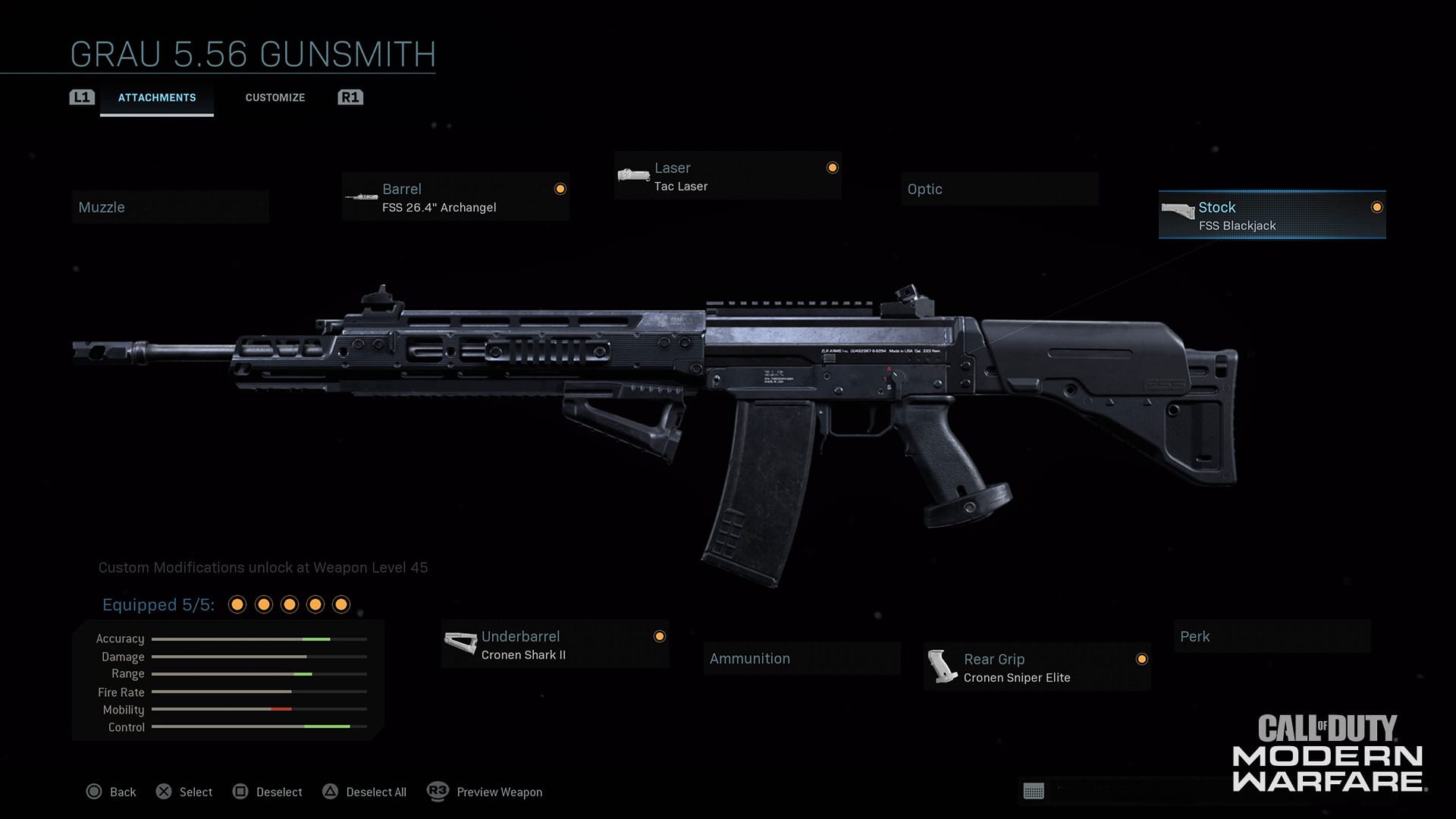
Task: Open the Ammunition attachment slot
Action: (802, 658)
